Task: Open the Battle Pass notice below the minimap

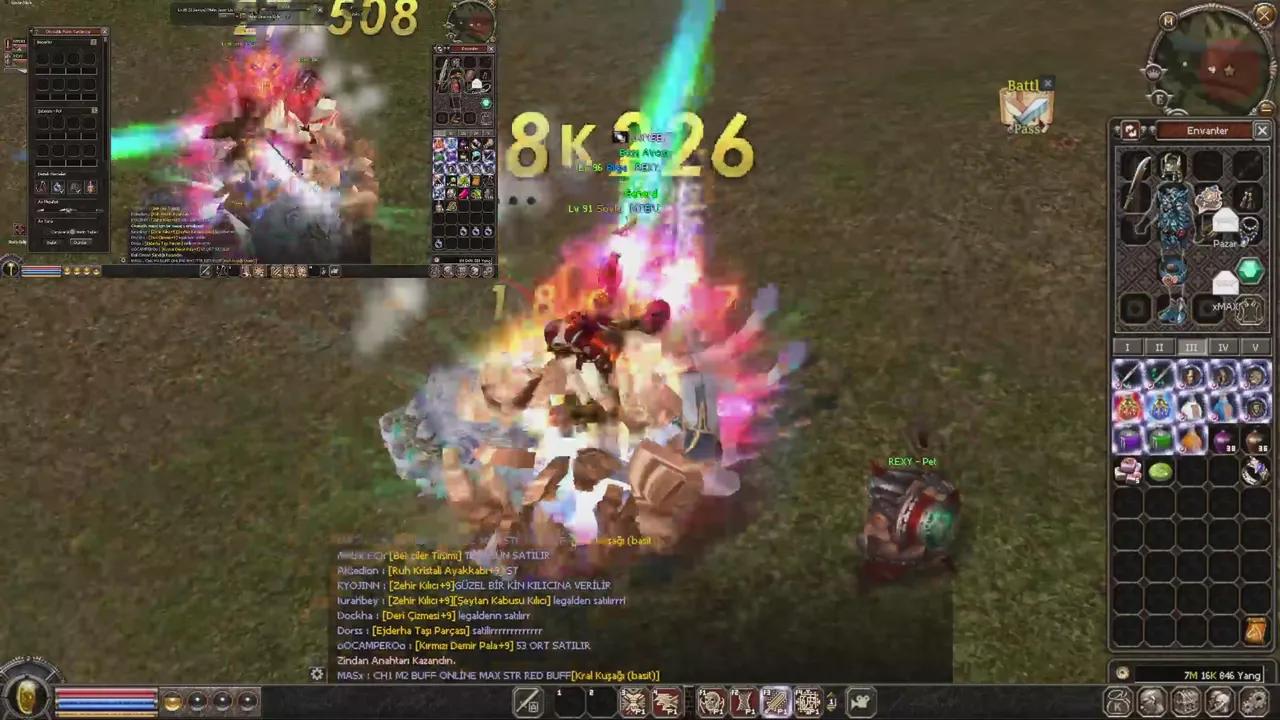Action: point(1027,107)
